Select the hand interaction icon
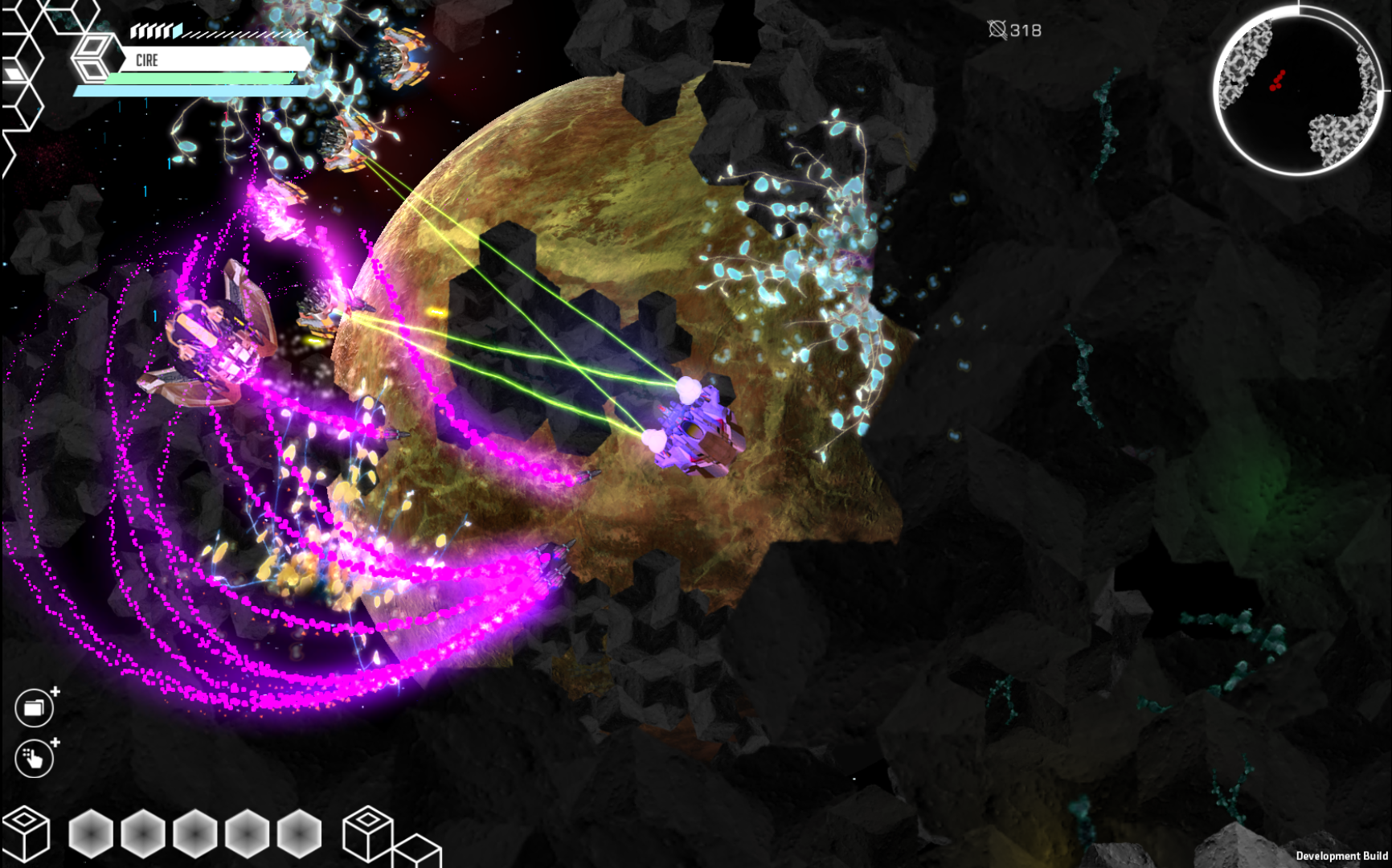This screenshot has height=868, width=1392. (32, 759)
